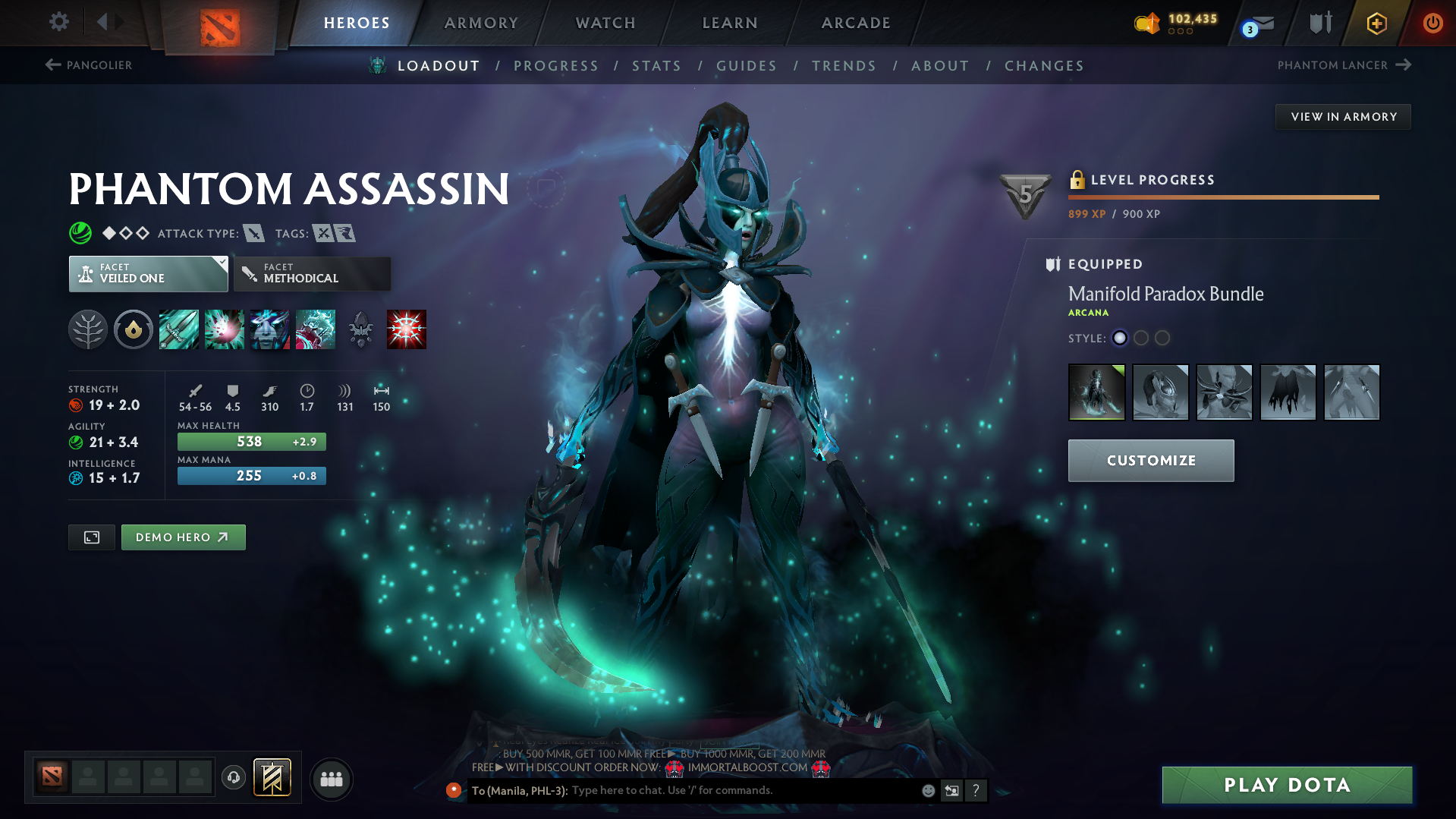Screen dimensions: 1456x819
Task: Click the Level Progress XP bar
Action: coord(1222,197)
